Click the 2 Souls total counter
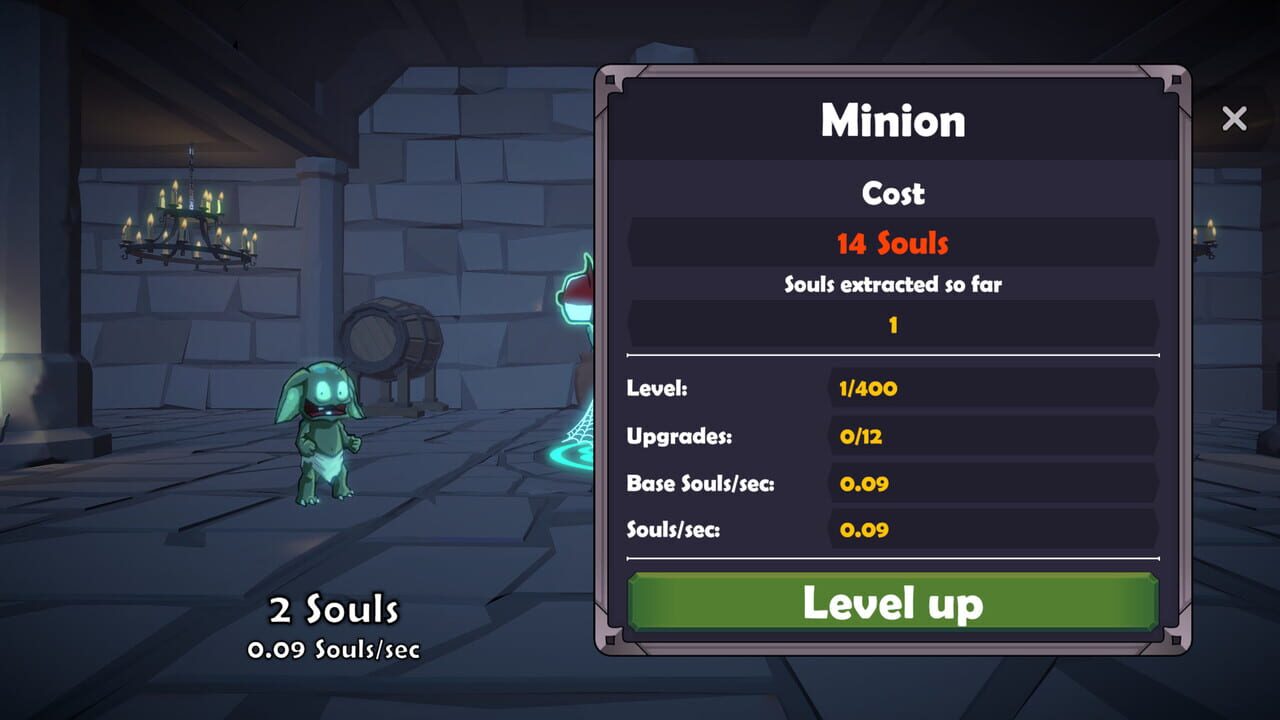The width and height of the screenshot is (1280, 720). [x=334, y=607]
